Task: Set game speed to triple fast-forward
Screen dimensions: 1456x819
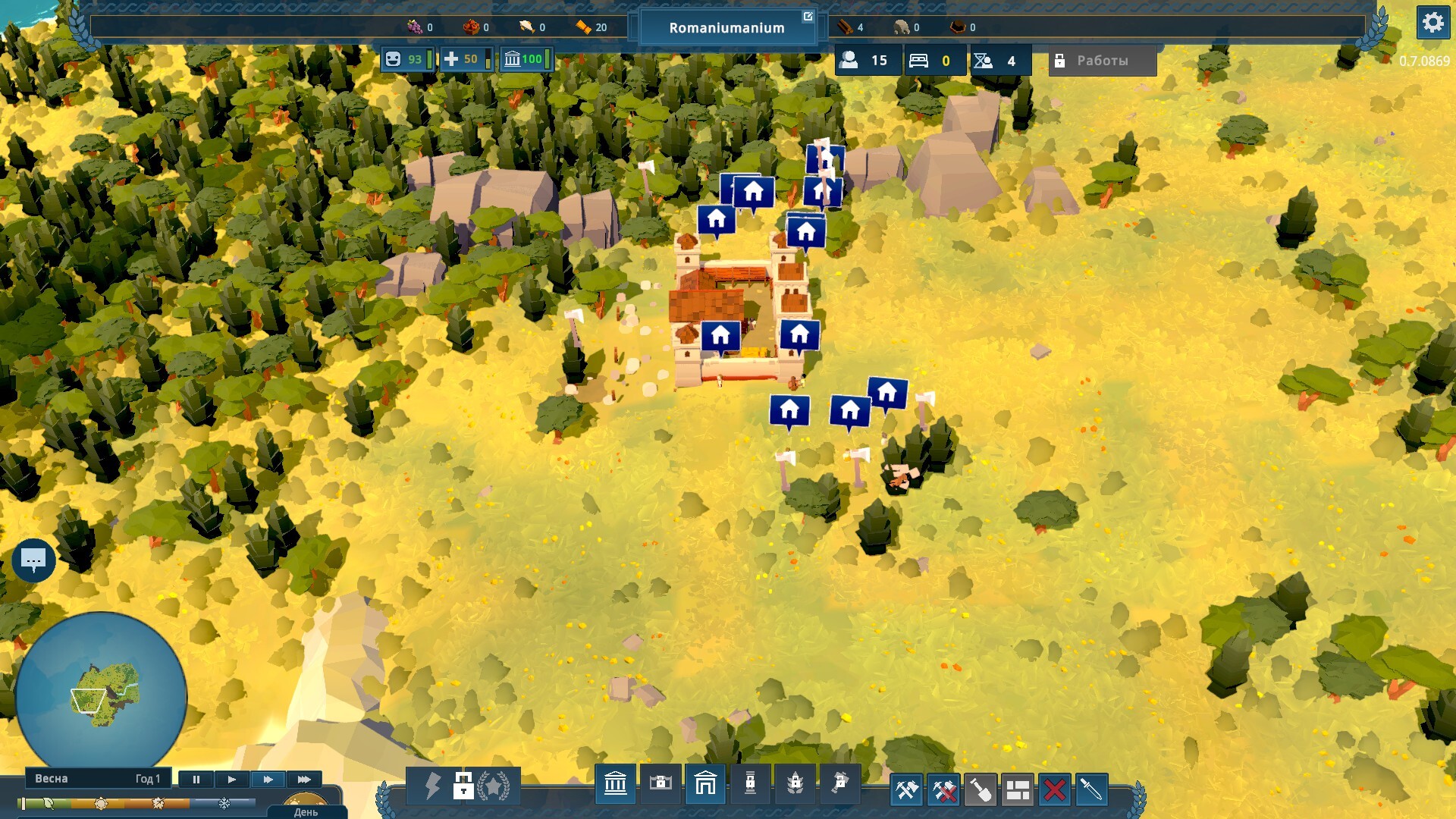Action: [304, 779]
